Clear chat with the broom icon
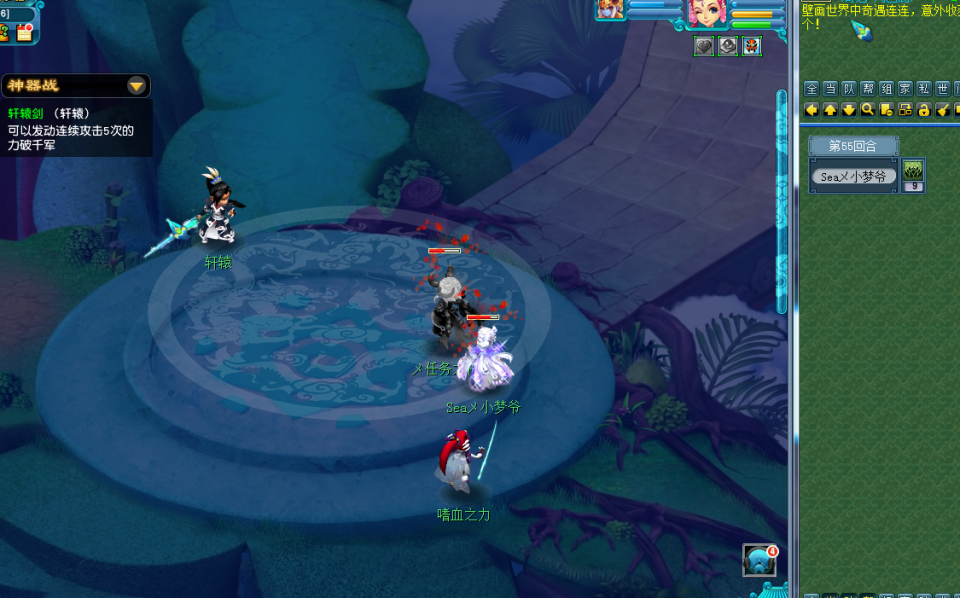This screenshot has width=960, height=598. click(942, 109)
